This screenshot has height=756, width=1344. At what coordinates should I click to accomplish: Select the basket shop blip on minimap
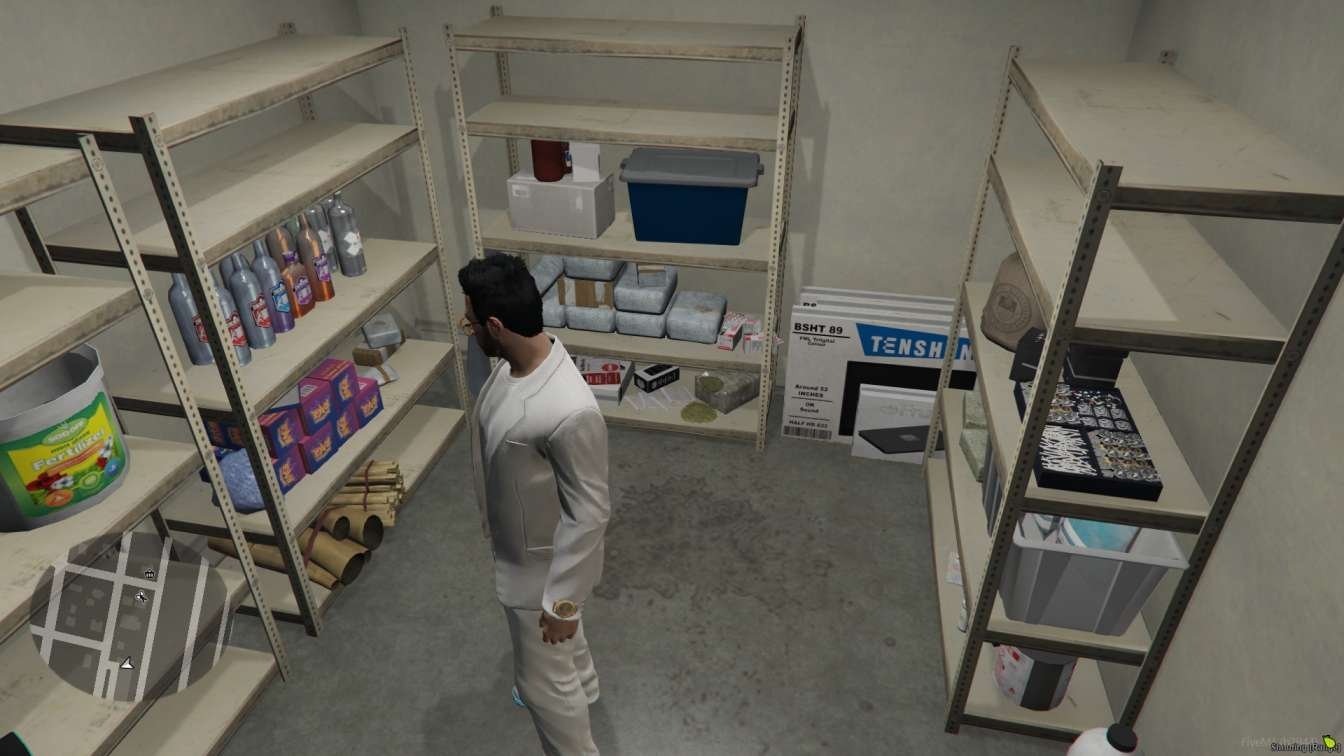pyautogui.click(x=150, y=574)
